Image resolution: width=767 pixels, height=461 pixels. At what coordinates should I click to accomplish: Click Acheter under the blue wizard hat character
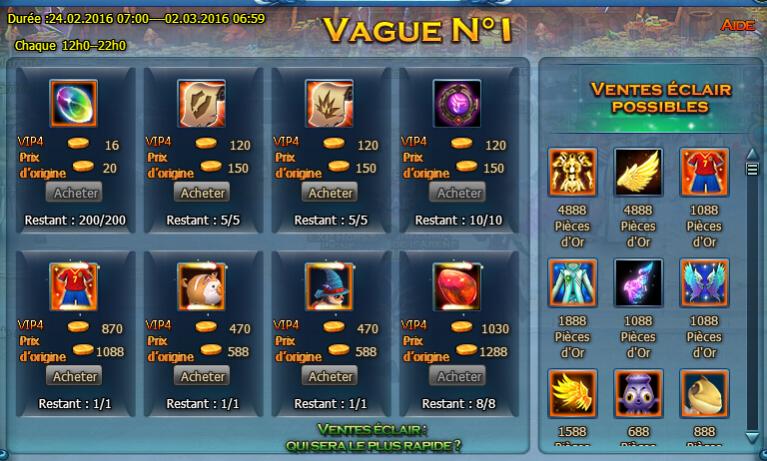[331, 376]
